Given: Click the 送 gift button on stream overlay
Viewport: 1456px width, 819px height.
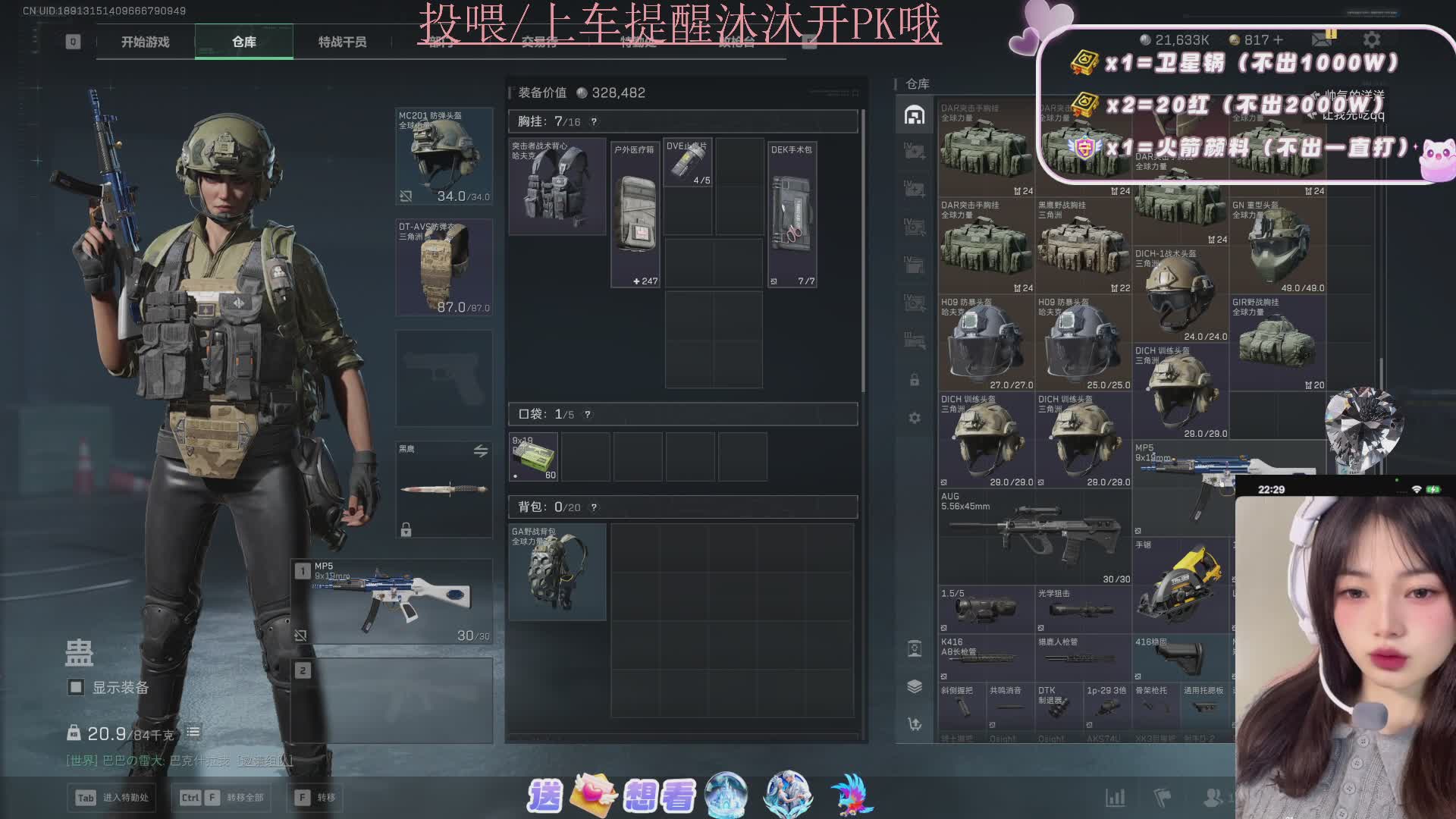Looking at the screenshot, I should pyautogui.click(x=544, y=795).
